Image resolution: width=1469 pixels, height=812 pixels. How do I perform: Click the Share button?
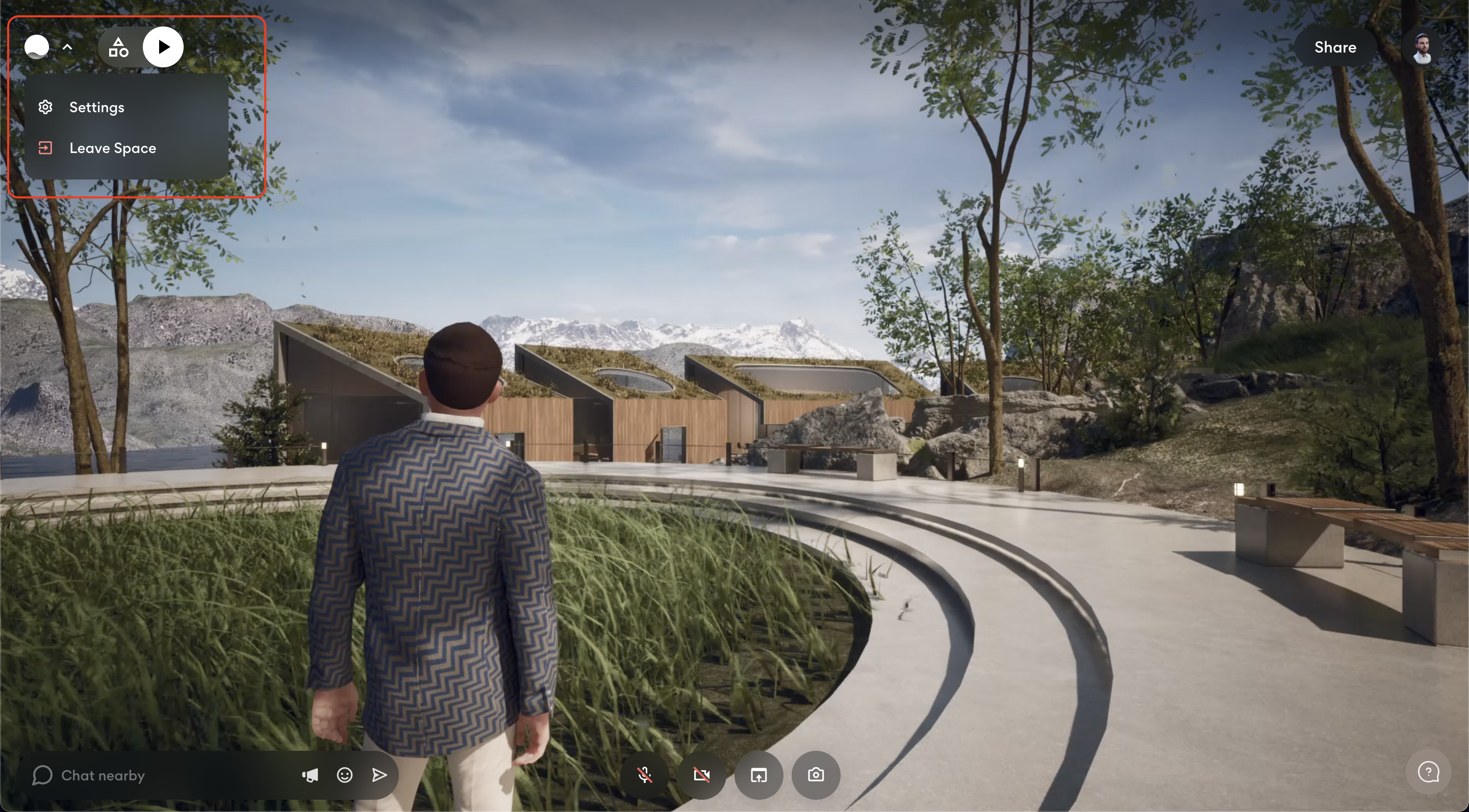[x=1335, y=47]
